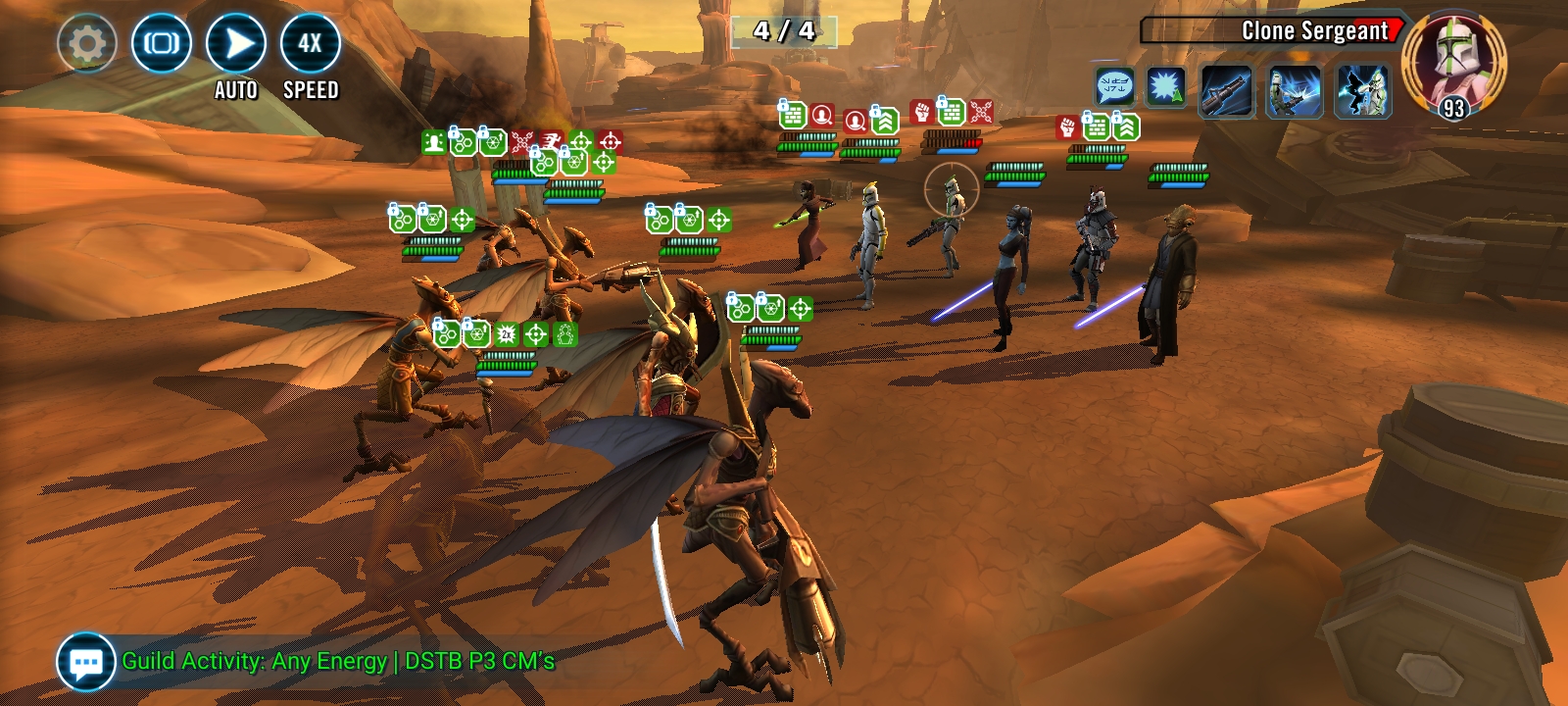Activate the clone trooper firing ability
Image resolution: width=1568 pixels, height=706 pixels.
[1295, 92]
